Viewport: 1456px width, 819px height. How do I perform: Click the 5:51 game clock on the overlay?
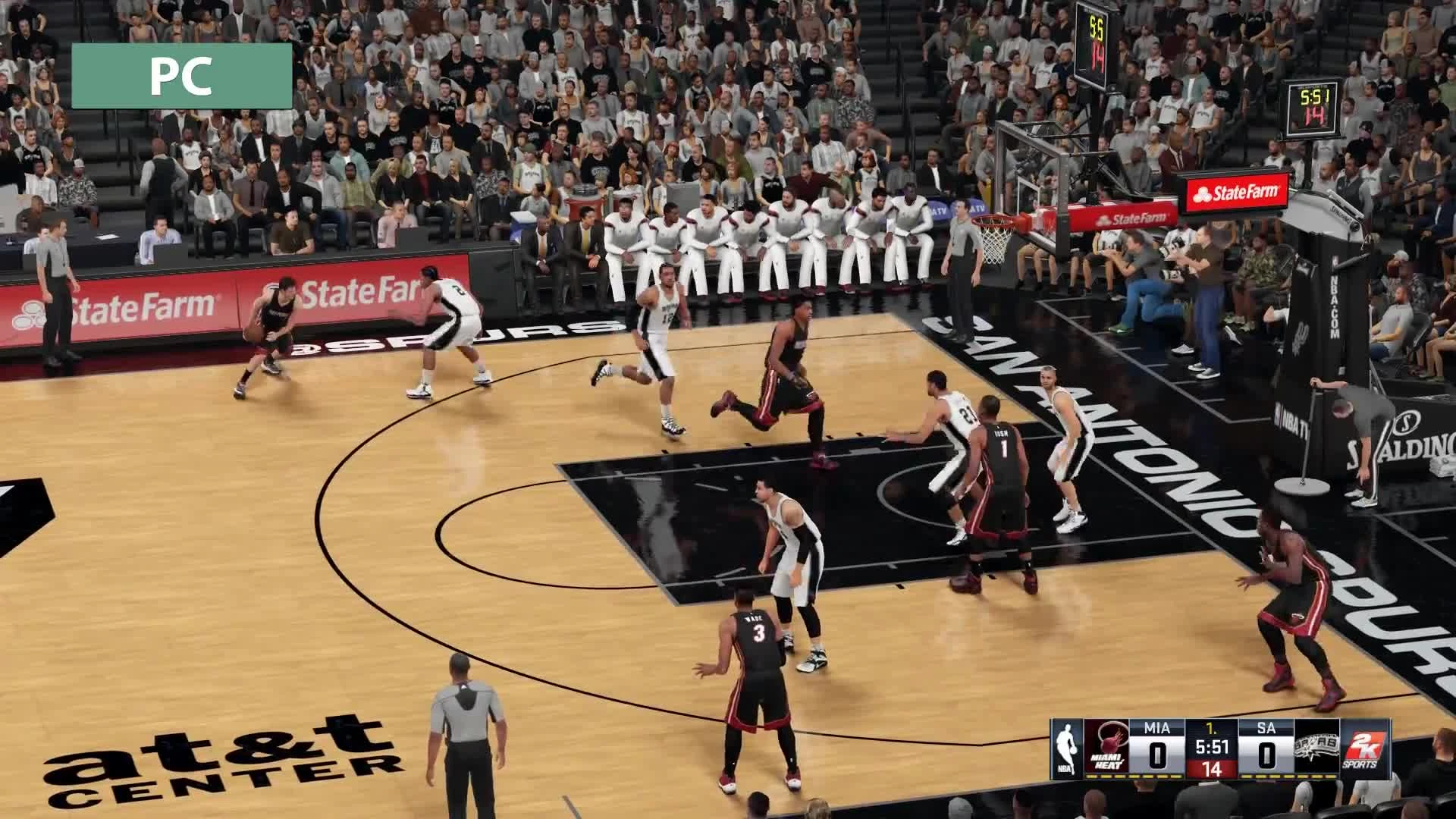pyautogui.click(x=1213, y=746)
